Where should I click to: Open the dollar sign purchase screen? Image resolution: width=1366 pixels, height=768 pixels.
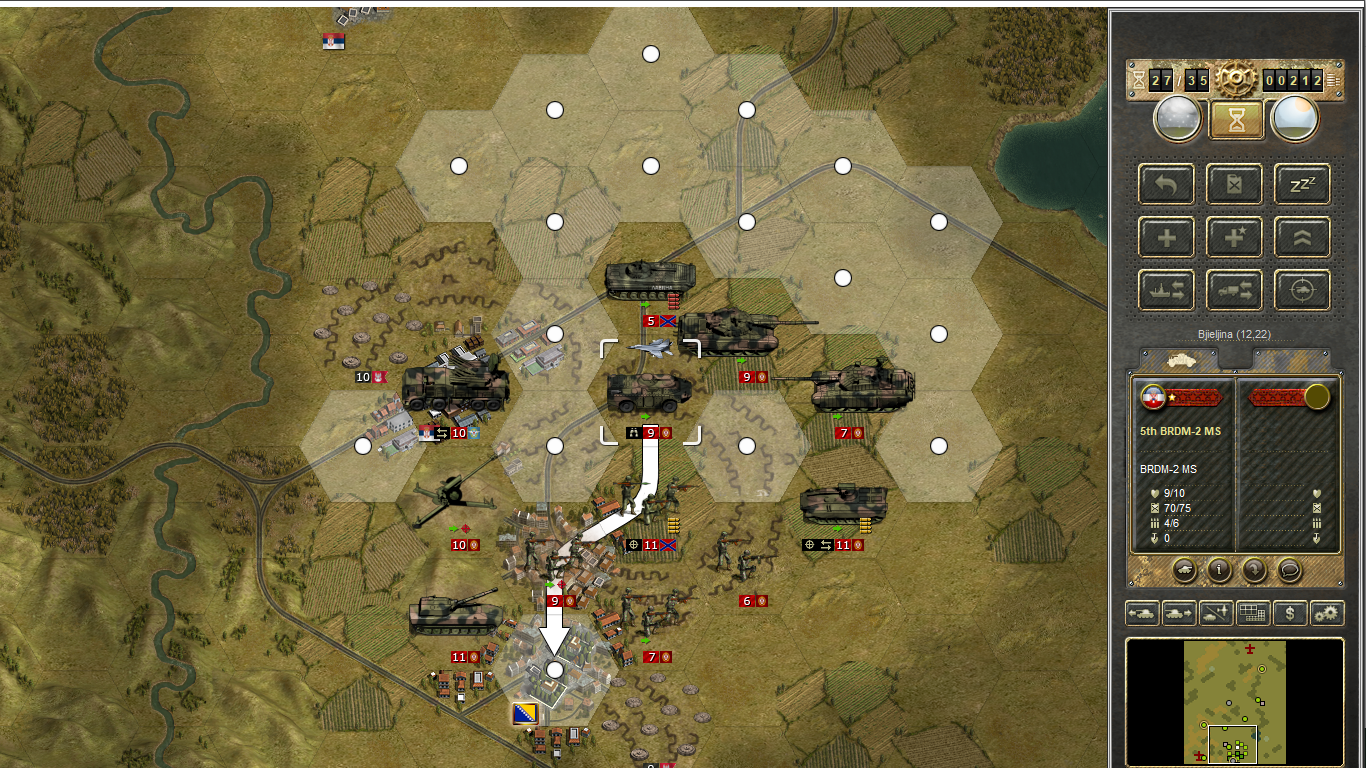click(x=1290, y=613)
